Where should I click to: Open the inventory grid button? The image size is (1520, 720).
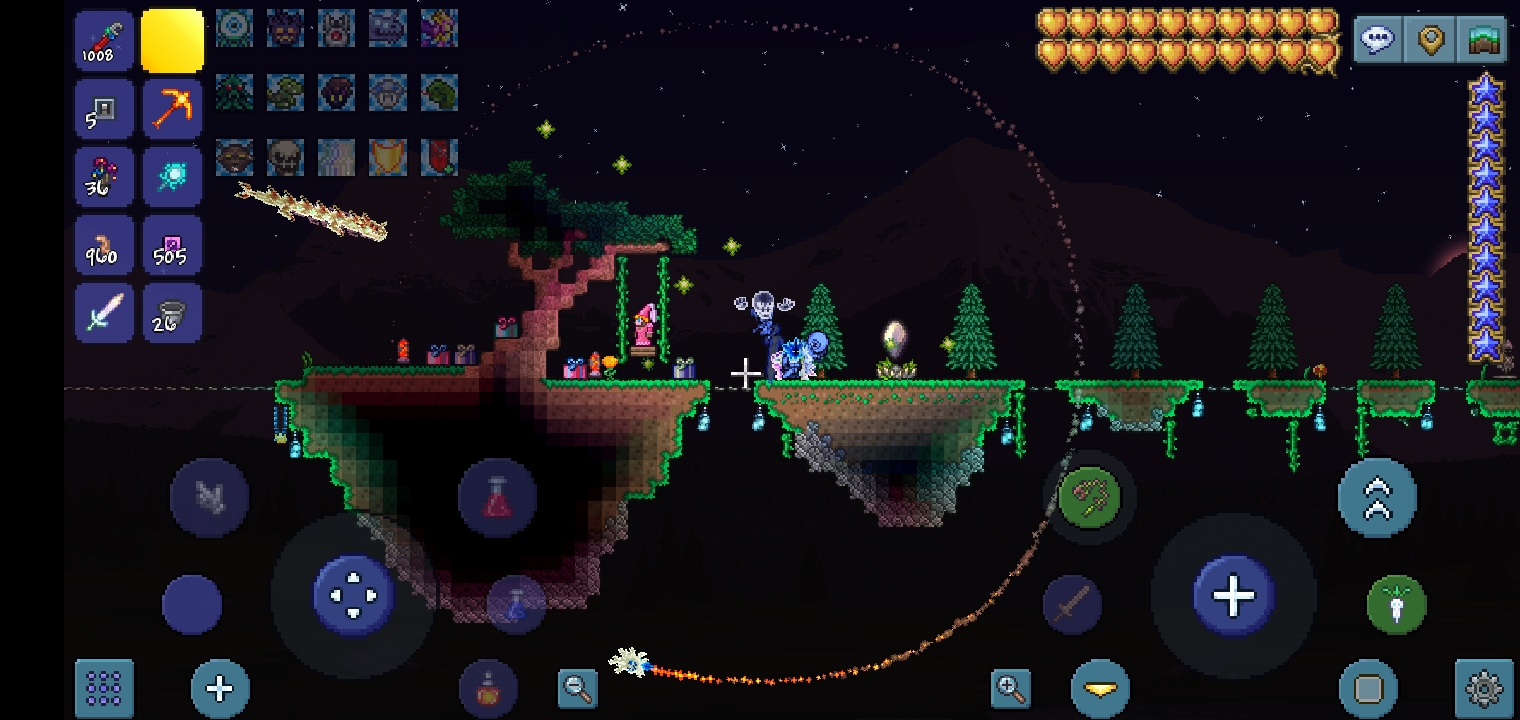click(104, 688)
